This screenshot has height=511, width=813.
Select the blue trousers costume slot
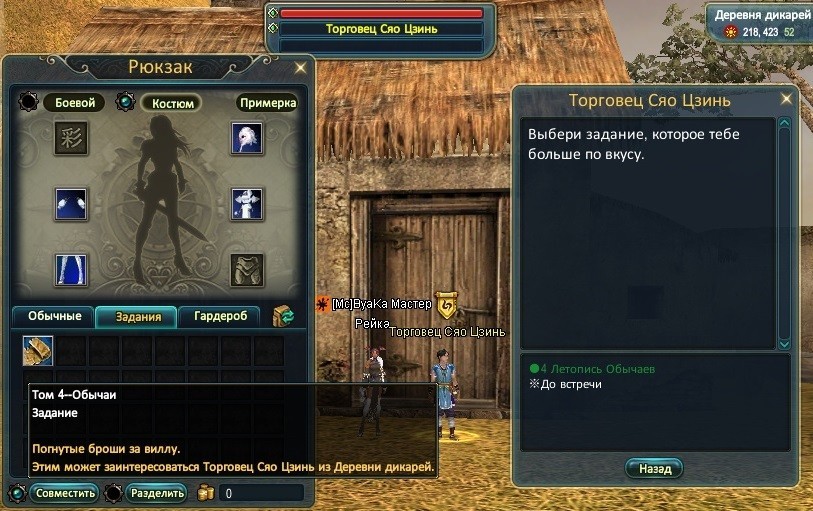coord(71,270)
